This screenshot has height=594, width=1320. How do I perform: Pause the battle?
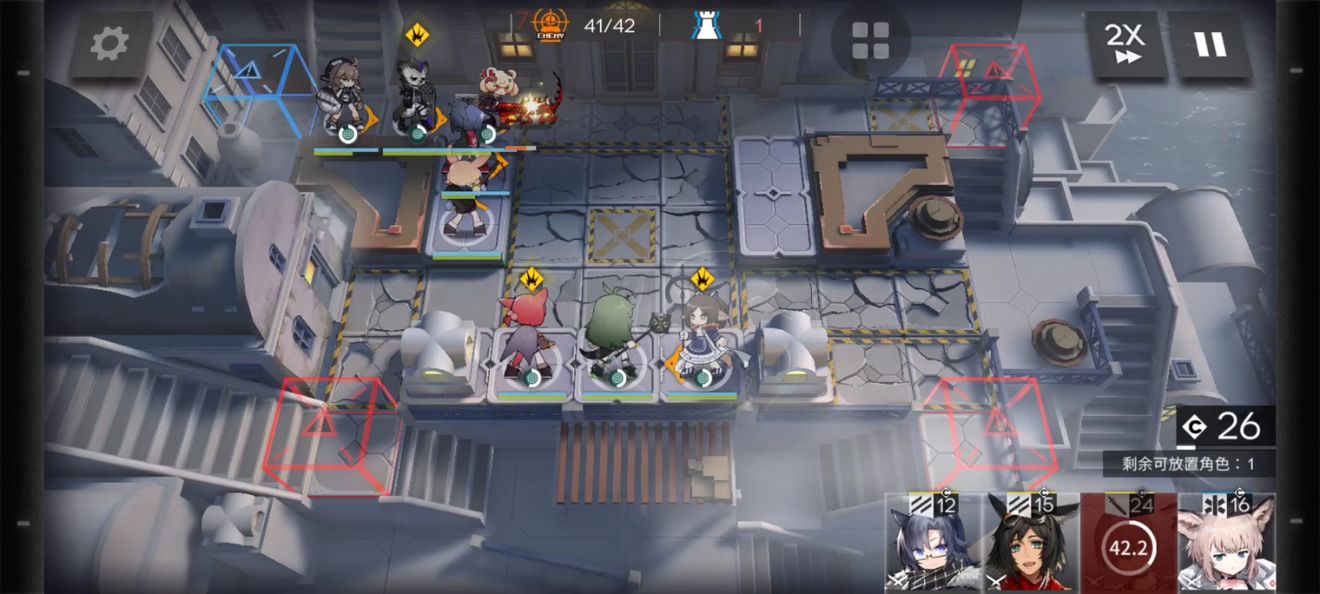[1210, 45]
